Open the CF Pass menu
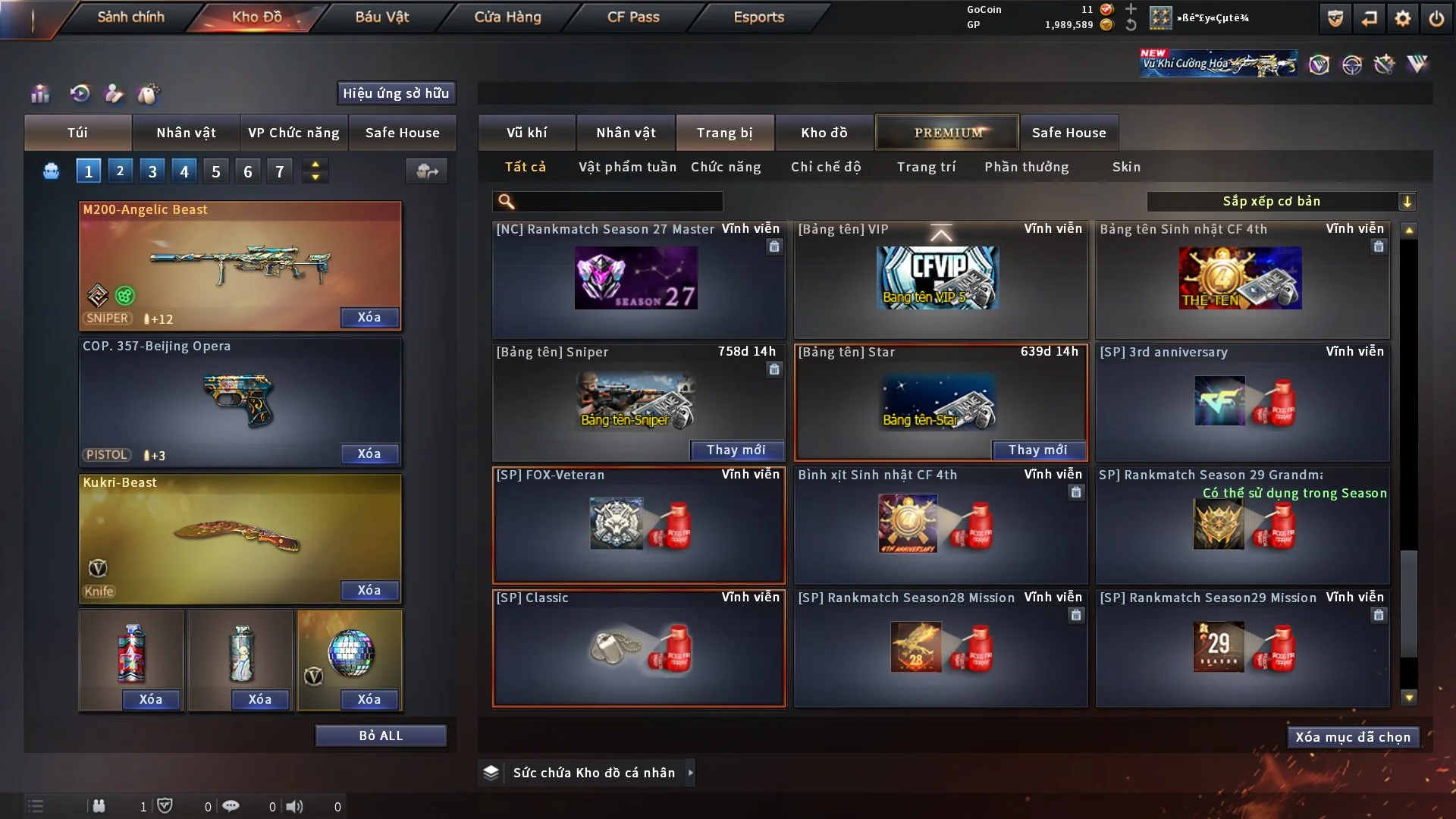The width and height of the screenshot is (1456, 819). (x=633, y=17)
